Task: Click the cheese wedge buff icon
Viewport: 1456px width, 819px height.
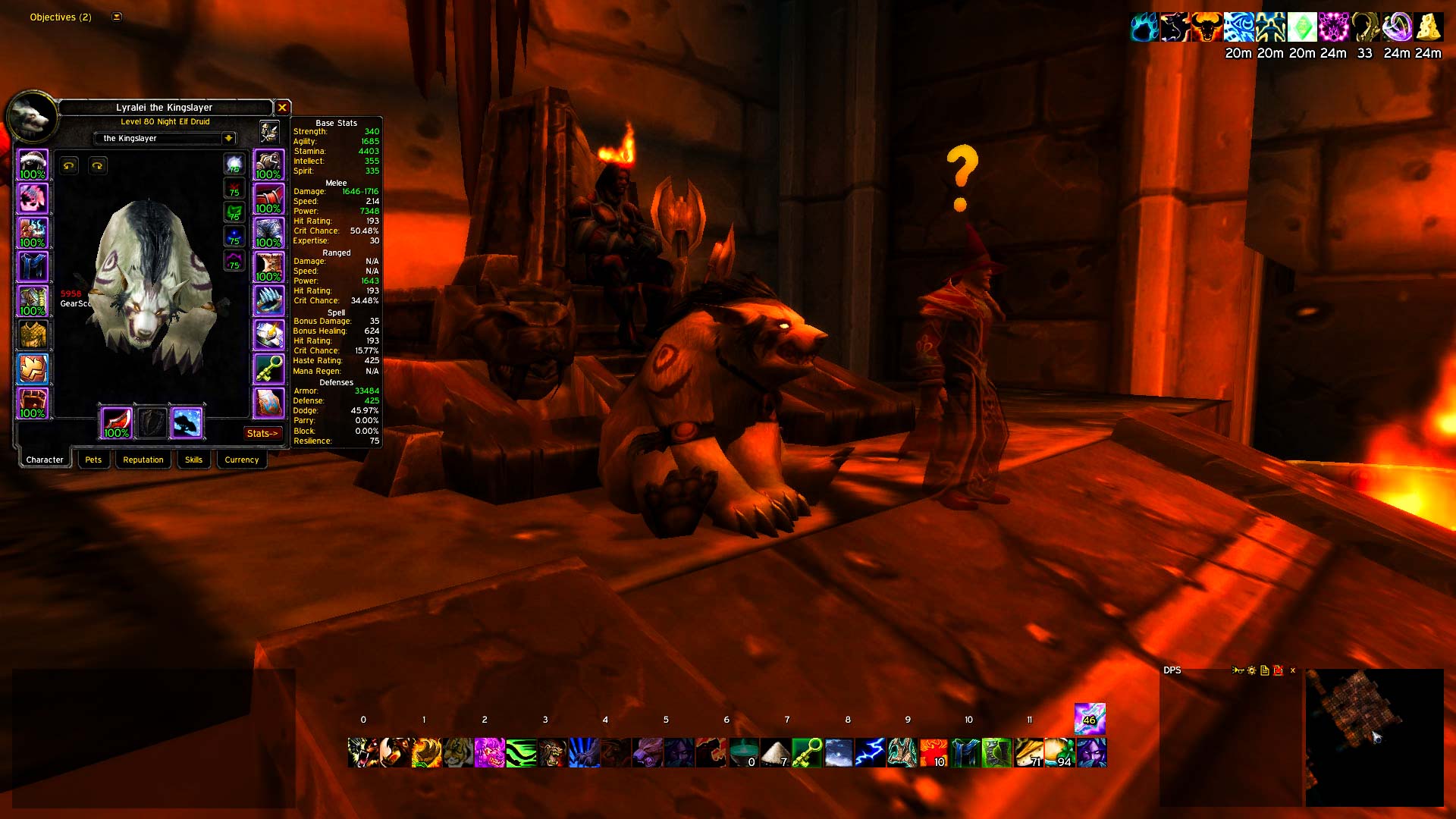Action: (1428, 27)
